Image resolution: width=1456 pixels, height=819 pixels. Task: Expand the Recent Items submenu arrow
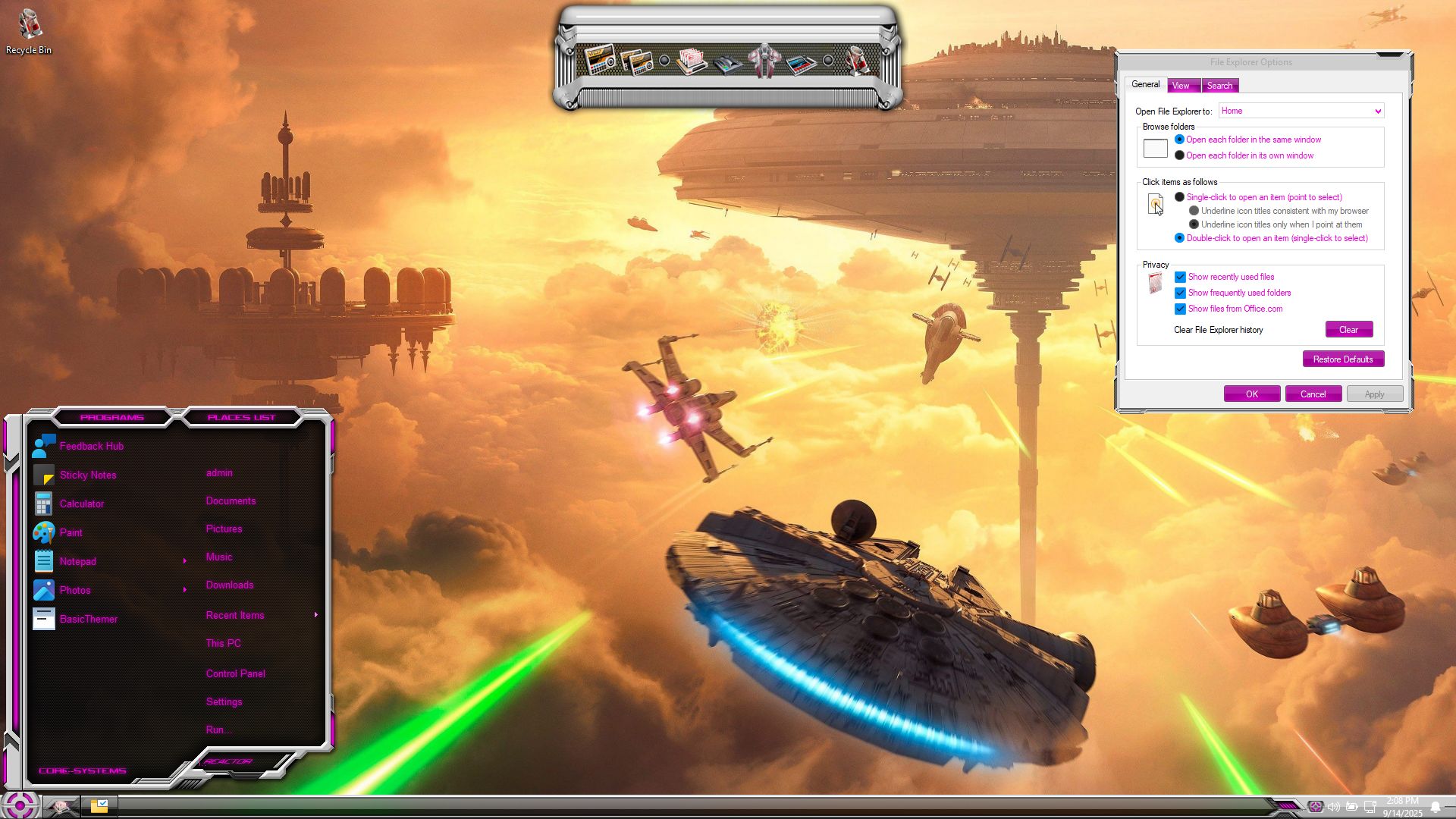(315, 615)
